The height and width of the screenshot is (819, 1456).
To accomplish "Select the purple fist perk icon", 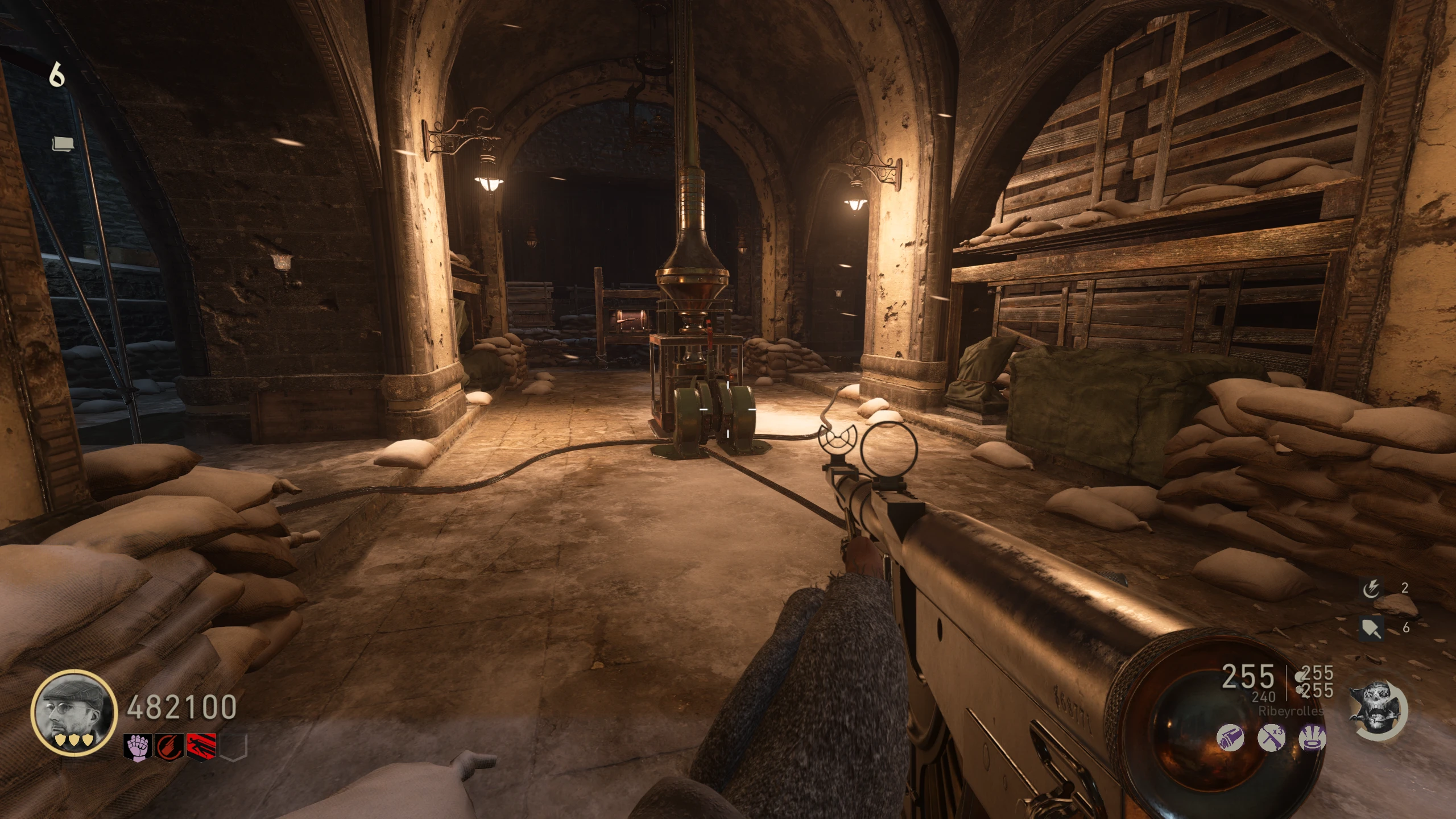I will pos(138,747).
